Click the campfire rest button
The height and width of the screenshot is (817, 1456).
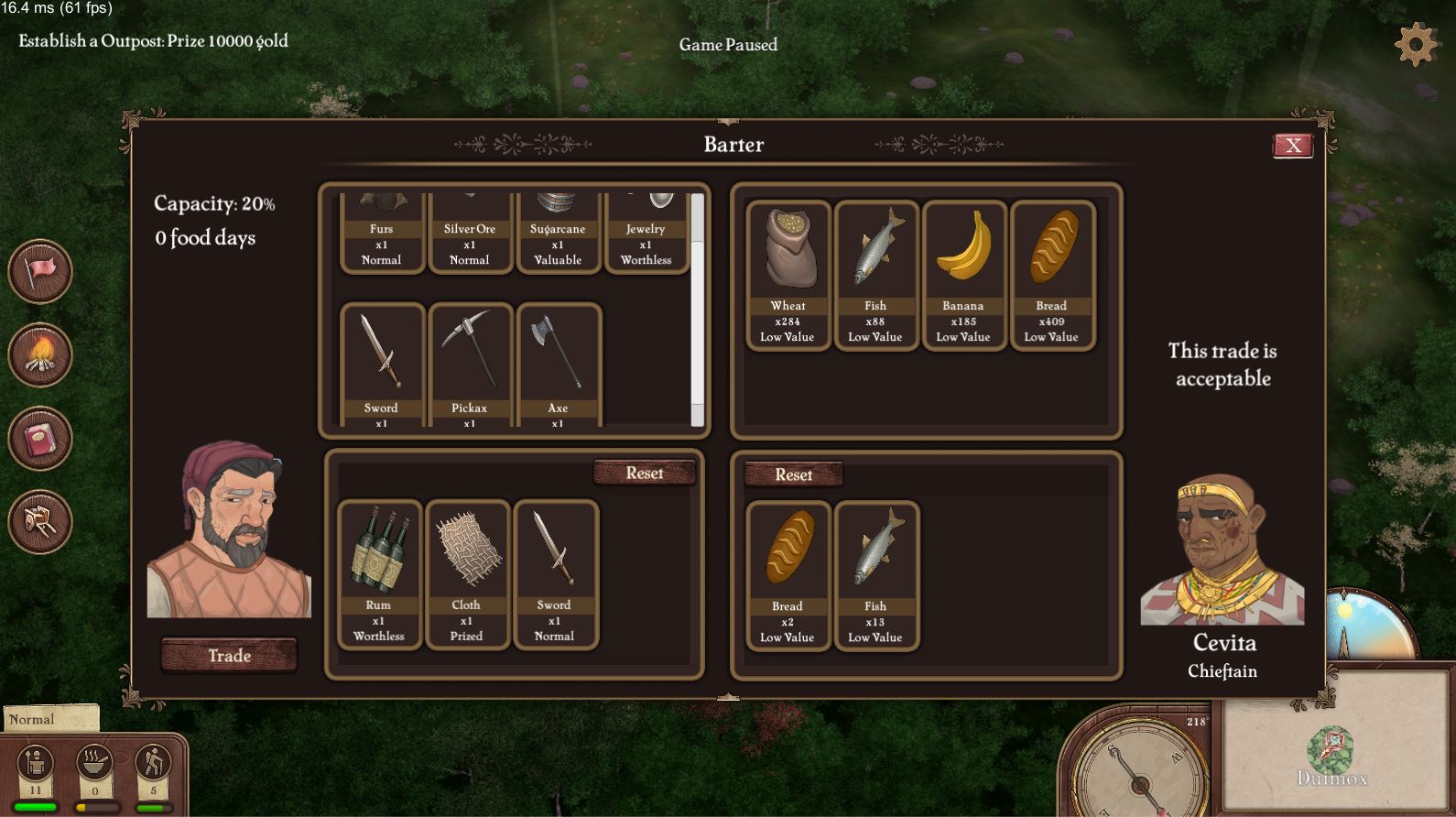coord(40,354)
